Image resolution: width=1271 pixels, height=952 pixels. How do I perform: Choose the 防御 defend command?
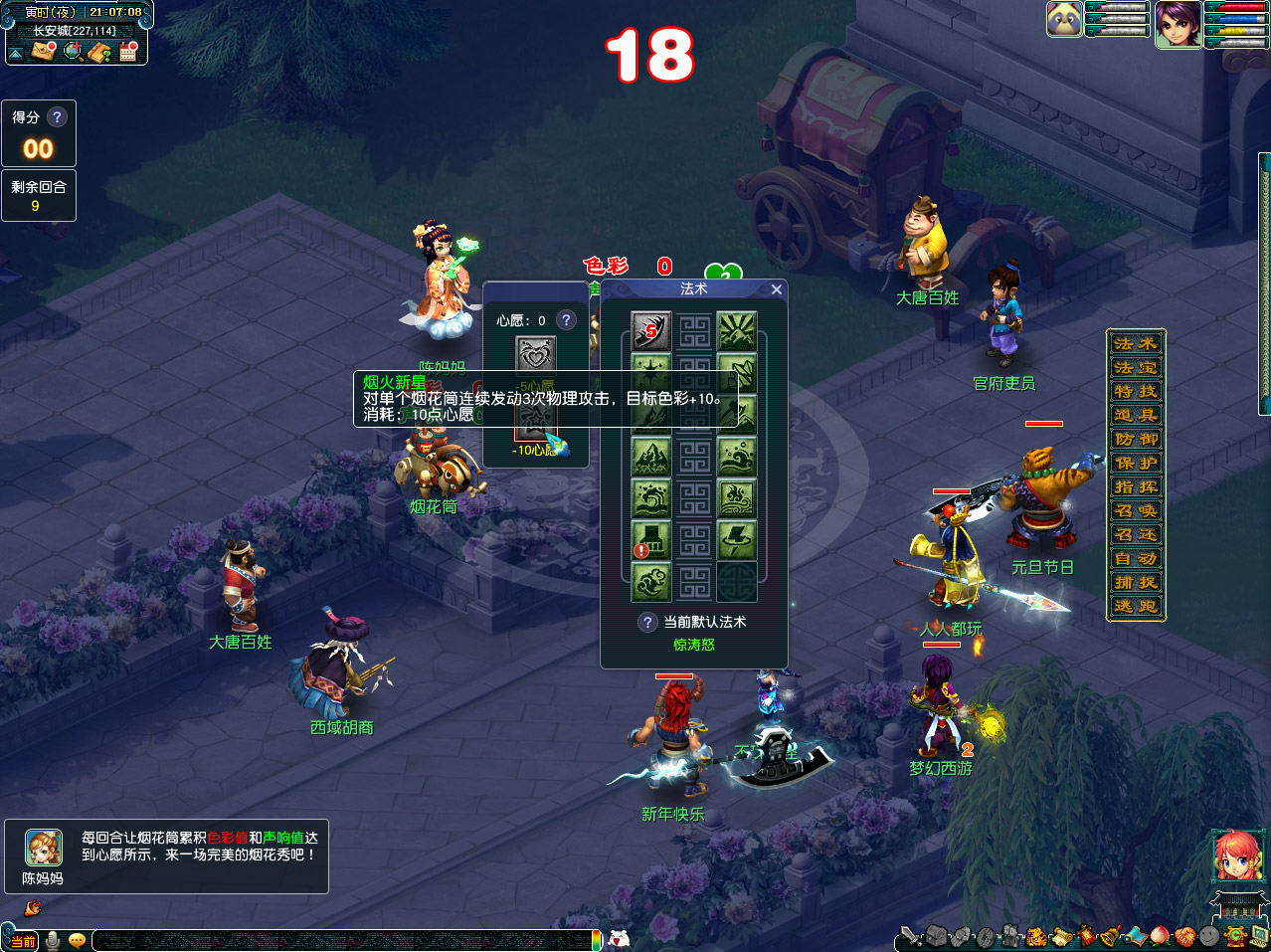[x=1136, y=439]
